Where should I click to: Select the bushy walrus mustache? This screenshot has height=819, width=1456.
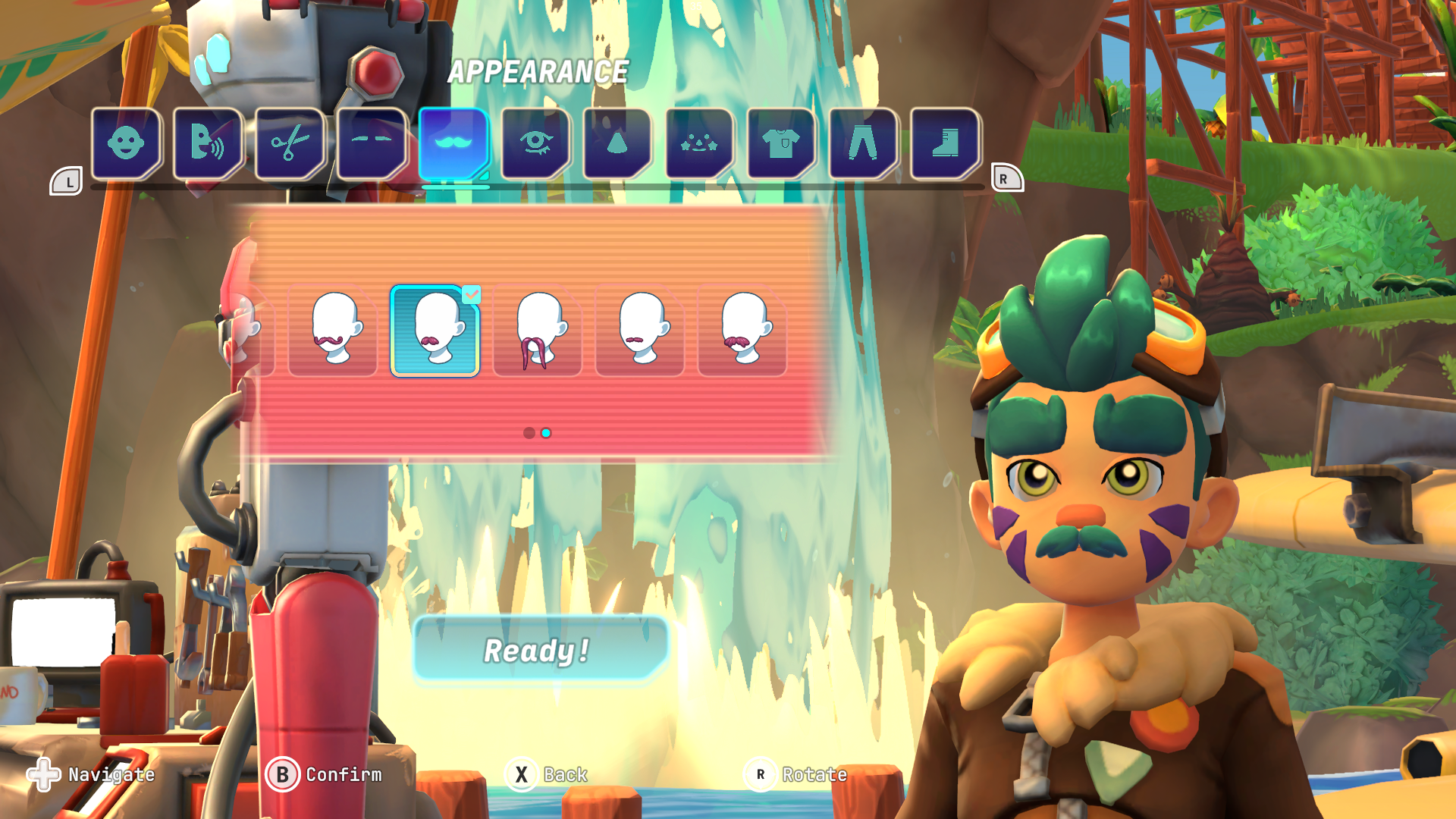742,331
